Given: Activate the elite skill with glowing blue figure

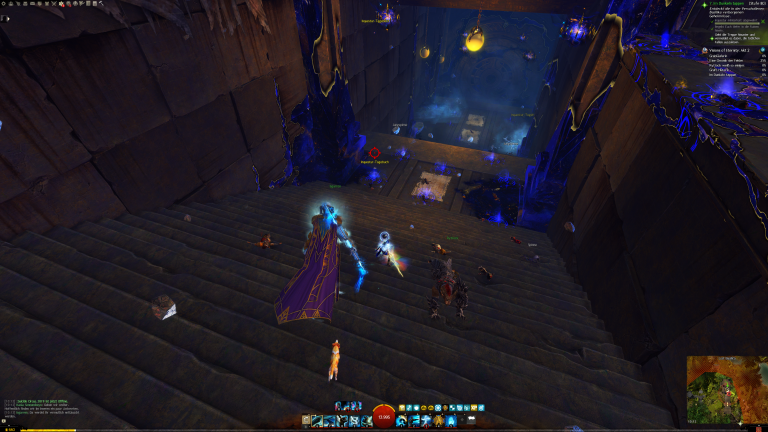Looking at the screenshot, I should (449, 421).
